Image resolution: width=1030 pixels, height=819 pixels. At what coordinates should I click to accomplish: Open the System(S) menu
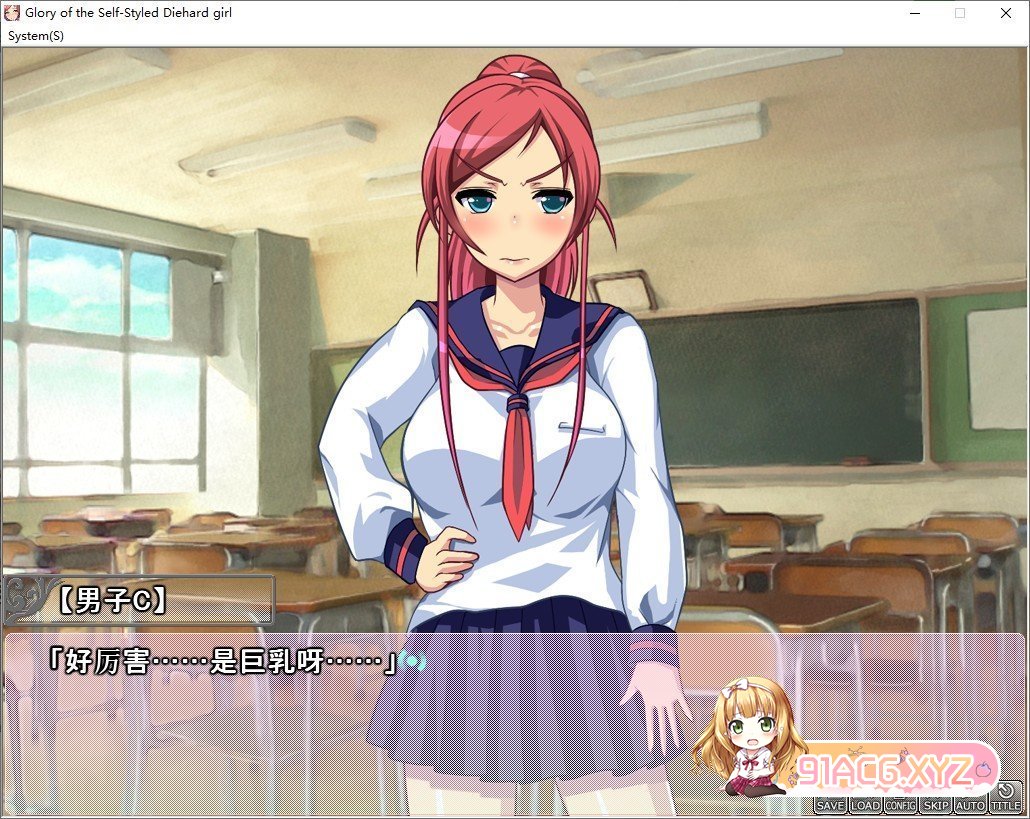36,36
